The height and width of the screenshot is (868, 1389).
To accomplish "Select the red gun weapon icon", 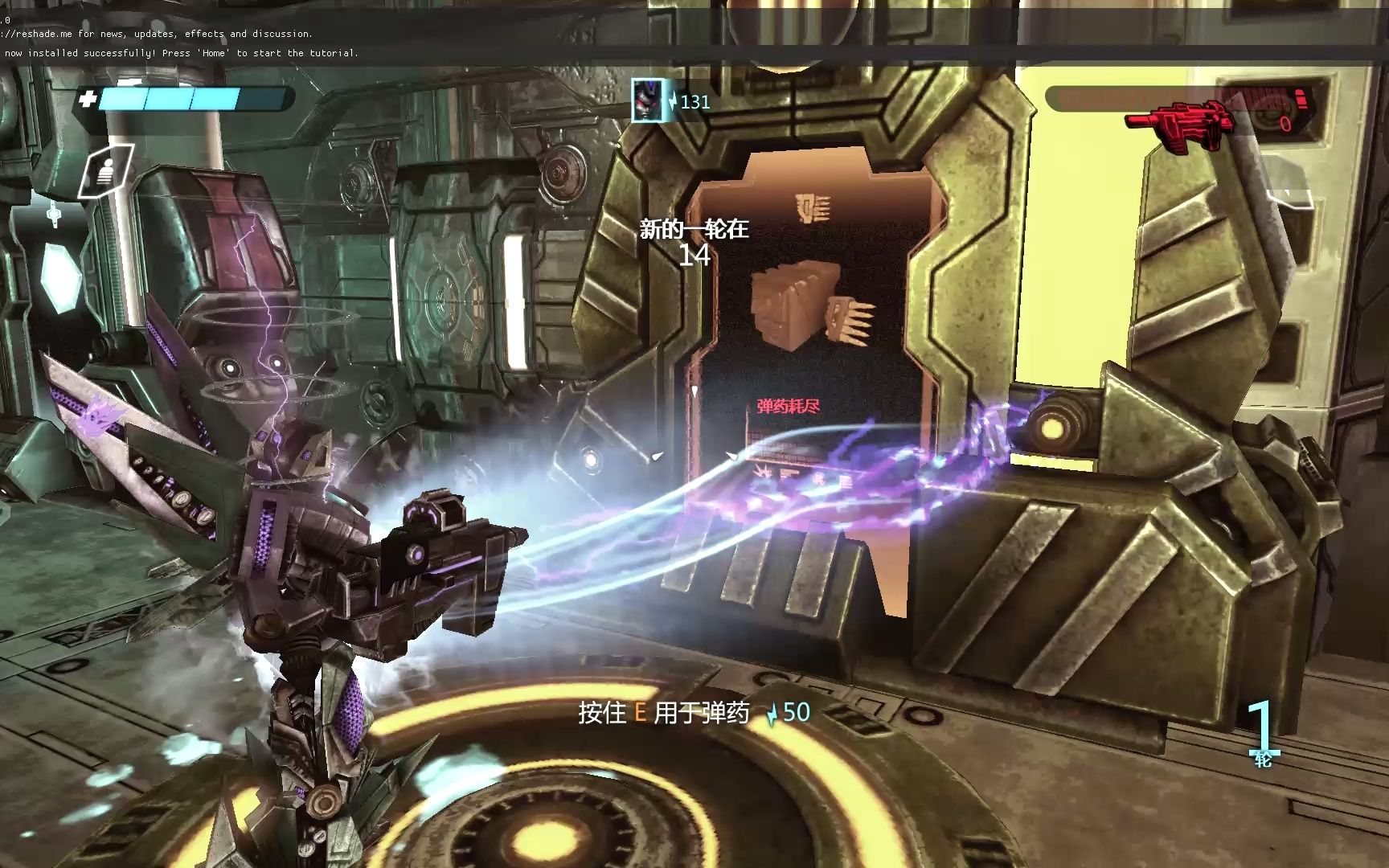I will [1178, 122].
